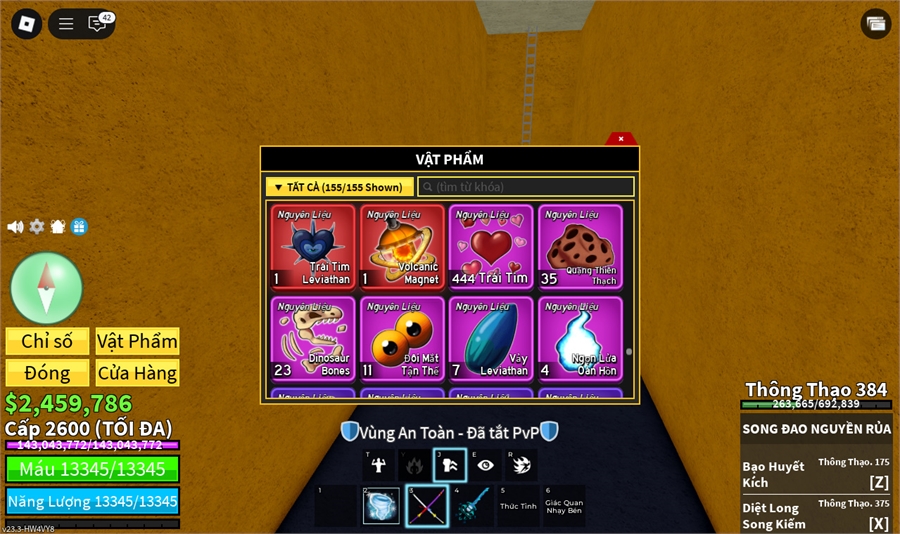The image size is (900, 534).
Task: Pick the Dinosaur Bones item
Action: coord(312,338)
